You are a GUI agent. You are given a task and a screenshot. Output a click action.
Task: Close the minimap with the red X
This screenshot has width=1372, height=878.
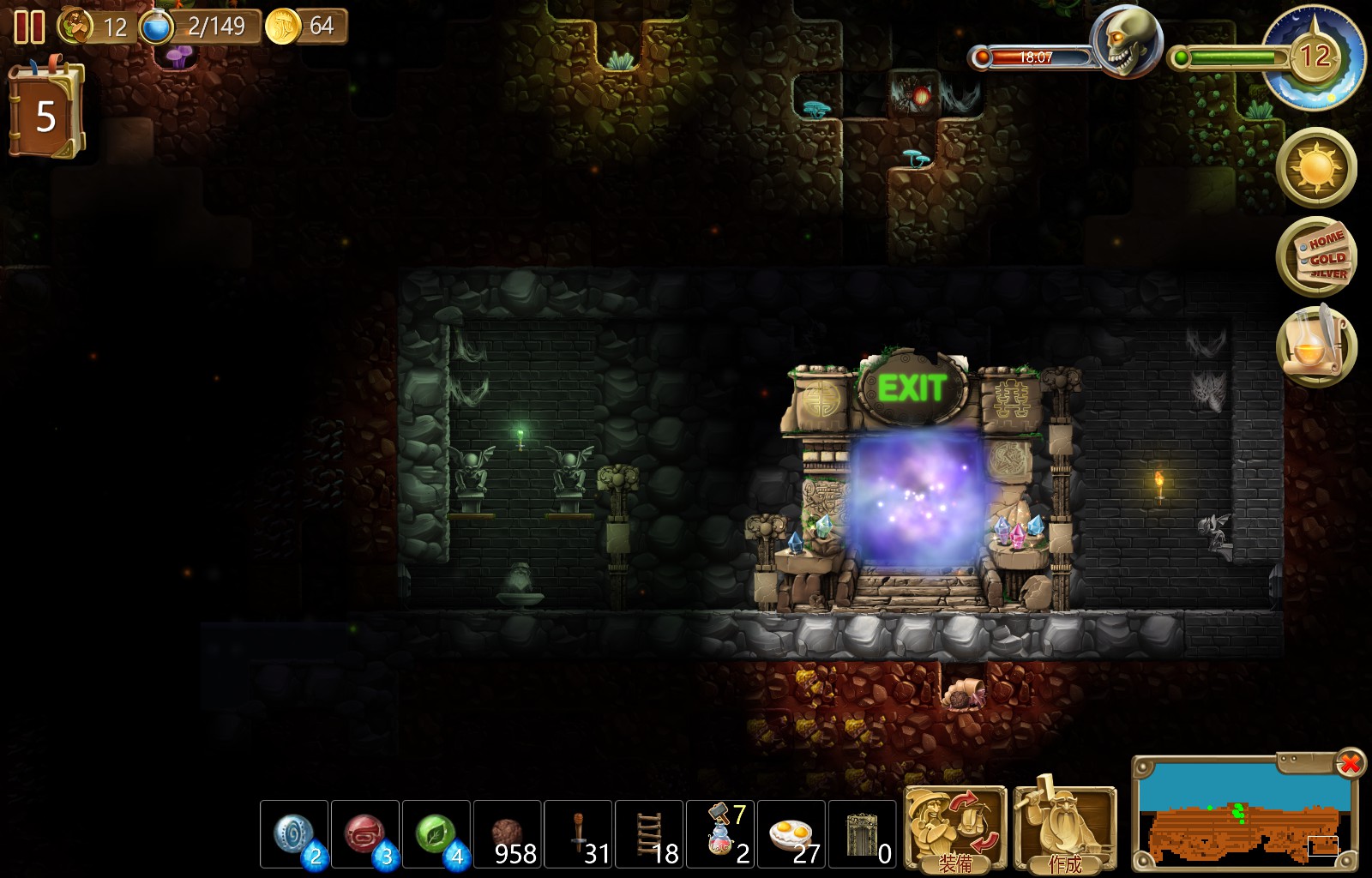[1351, 762]
